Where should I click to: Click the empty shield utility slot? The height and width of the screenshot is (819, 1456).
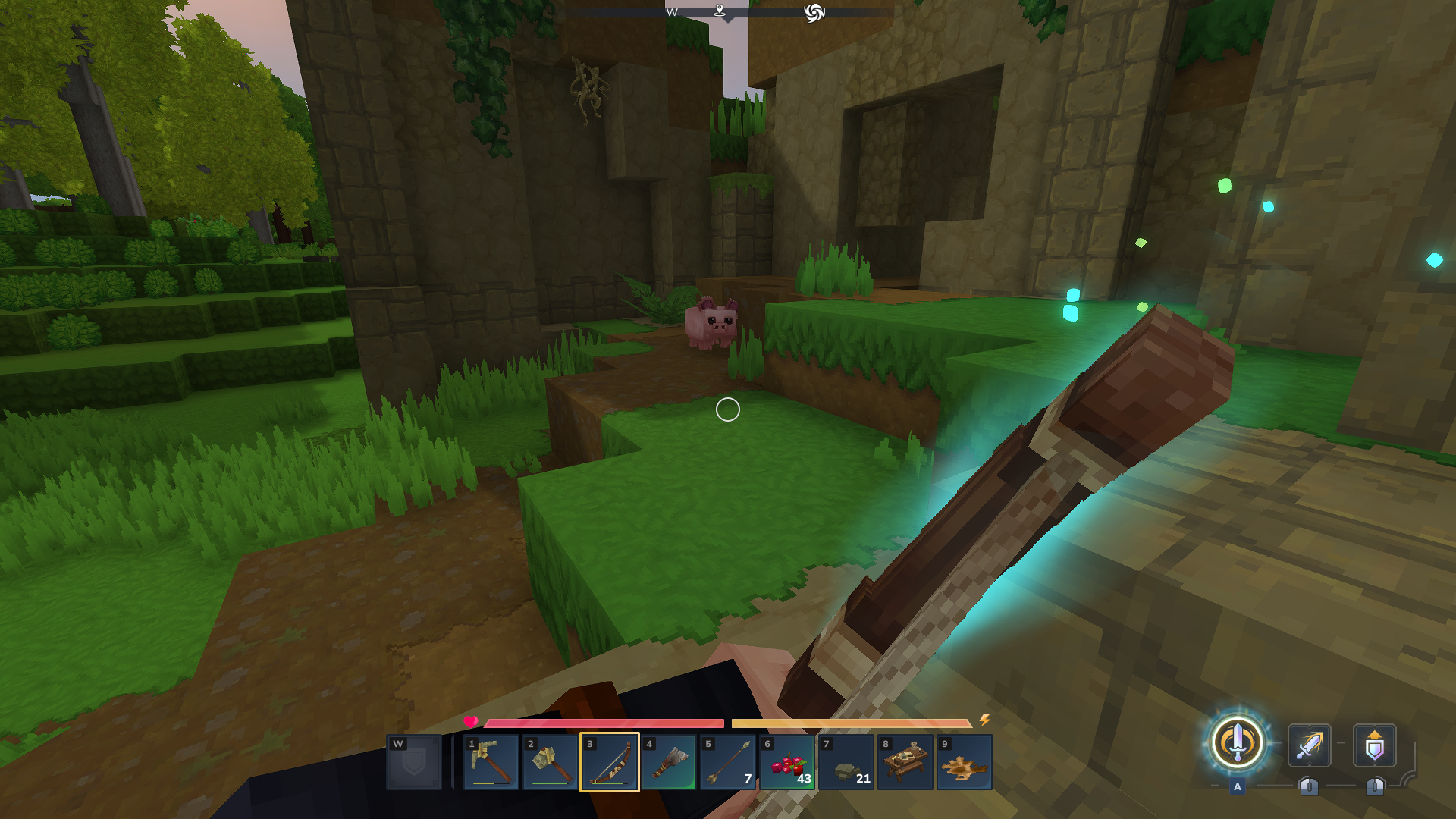[x=414, y=762]
